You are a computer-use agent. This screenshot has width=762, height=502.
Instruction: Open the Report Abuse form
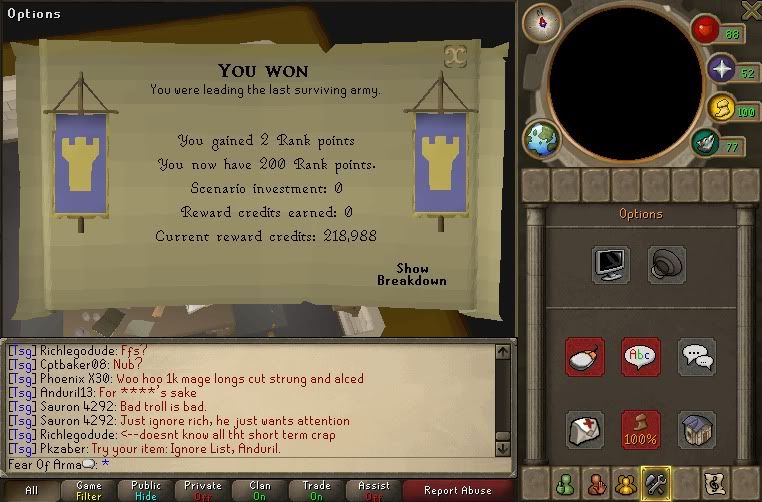click(x=457, y=490)
